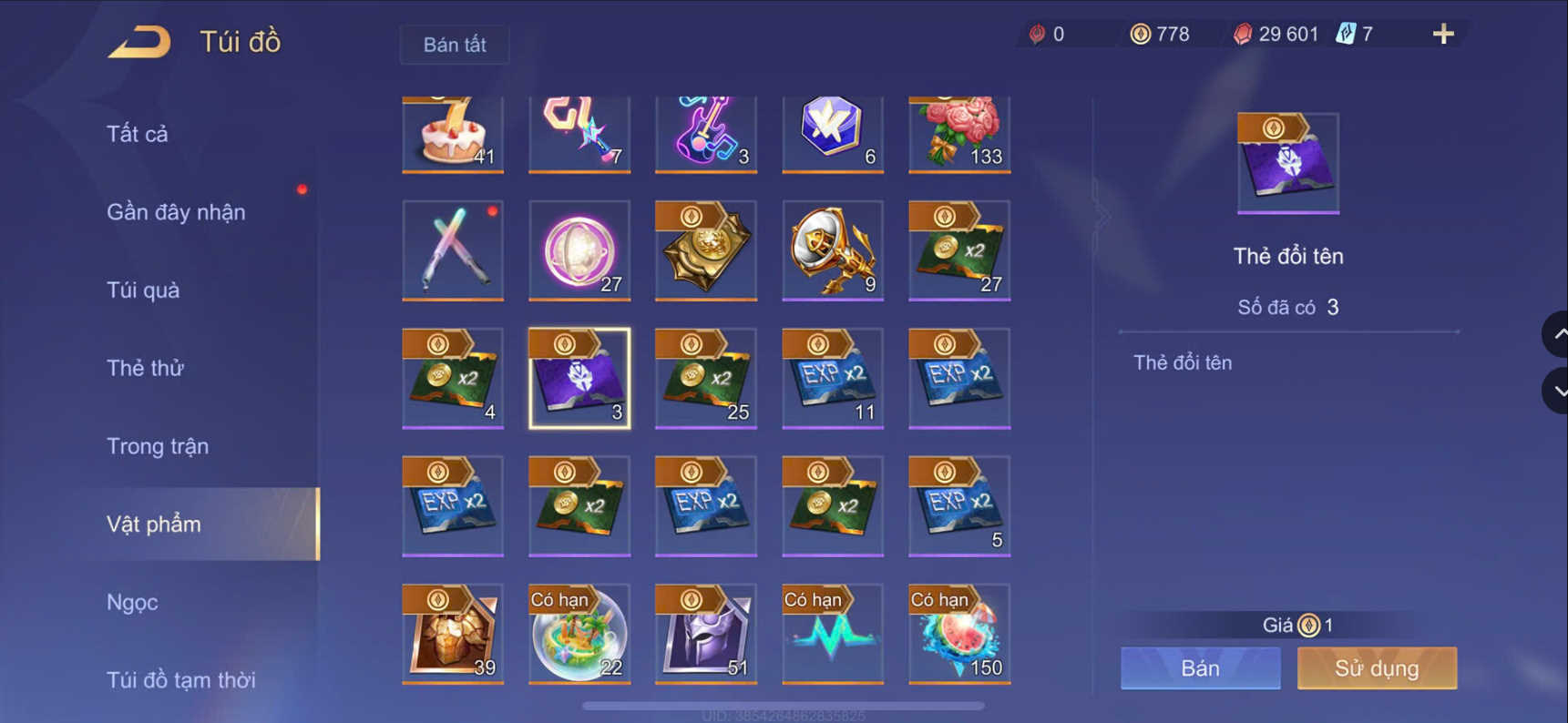Image resolution: width=1568 pixels, height=723 pixels.
Task: Select the gold ore item
Action: pyautogui.click(x=453, y=633)
